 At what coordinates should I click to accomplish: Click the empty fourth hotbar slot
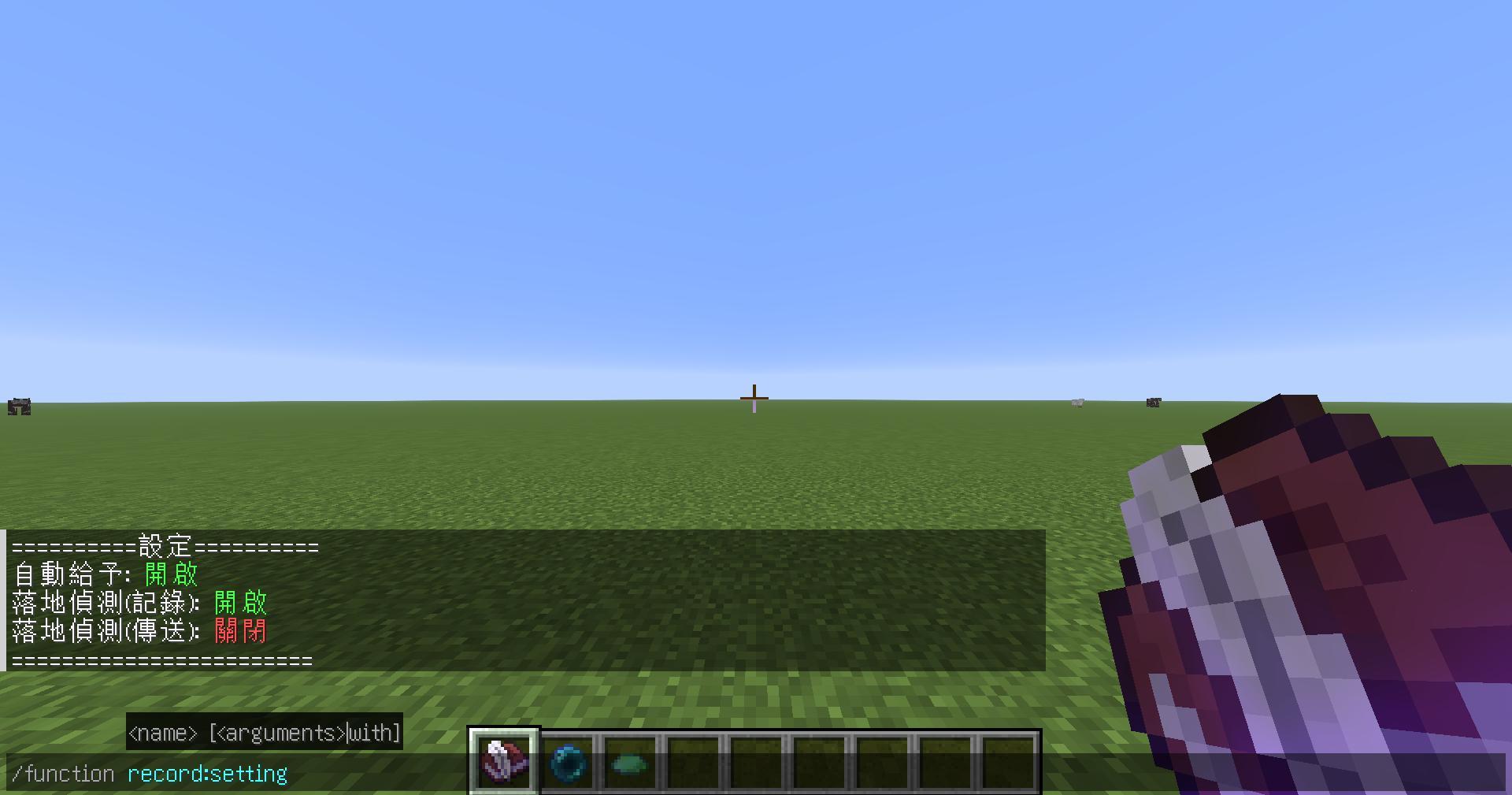[x=691, y=761]
